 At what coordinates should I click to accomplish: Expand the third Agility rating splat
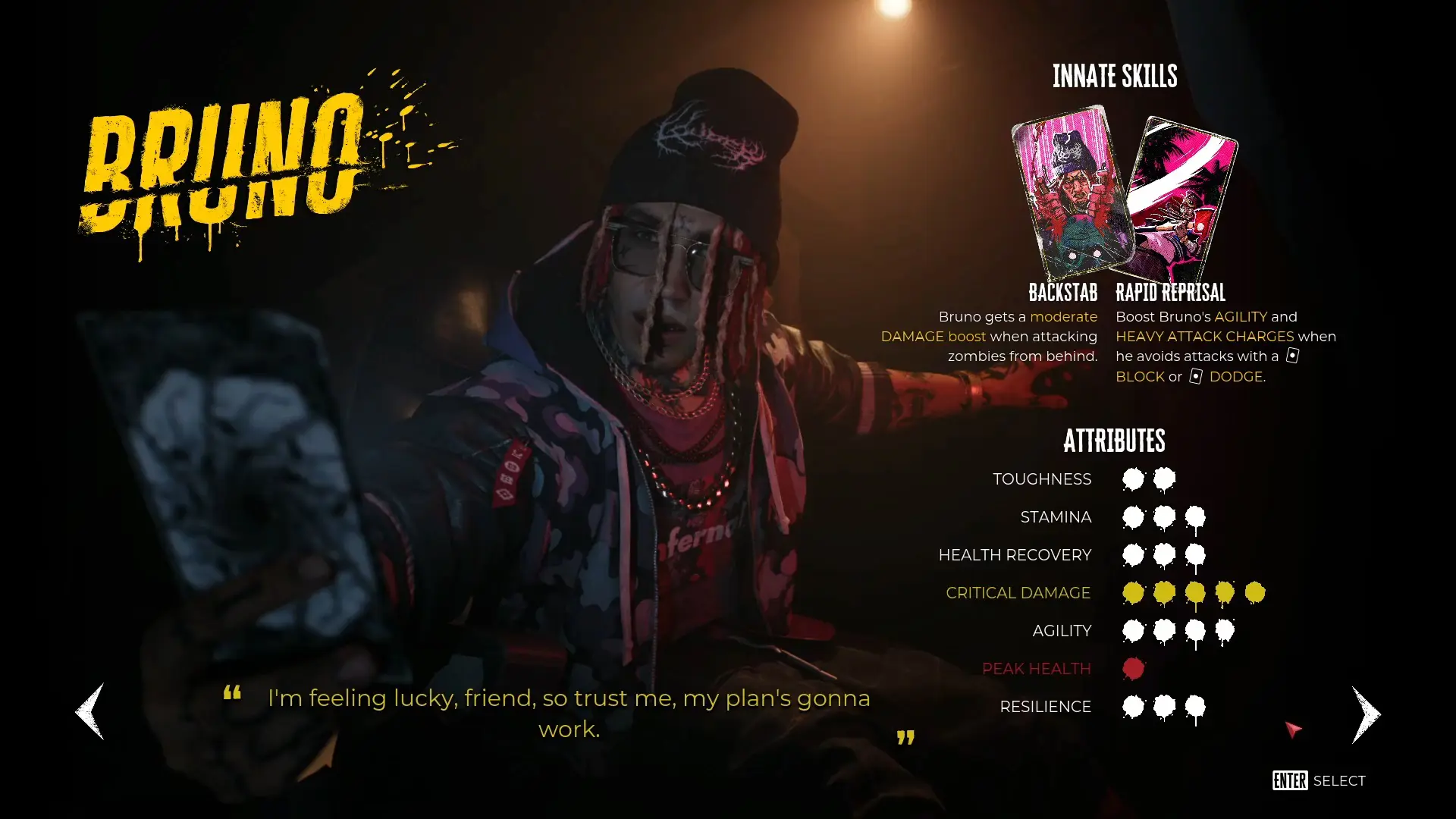(x=1194, y=630)
